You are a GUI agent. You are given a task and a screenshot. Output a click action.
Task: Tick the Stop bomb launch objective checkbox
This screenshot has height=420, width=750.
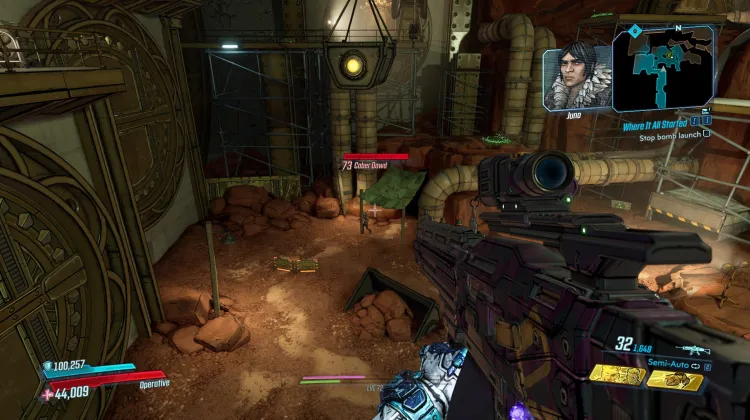(707, 135)
